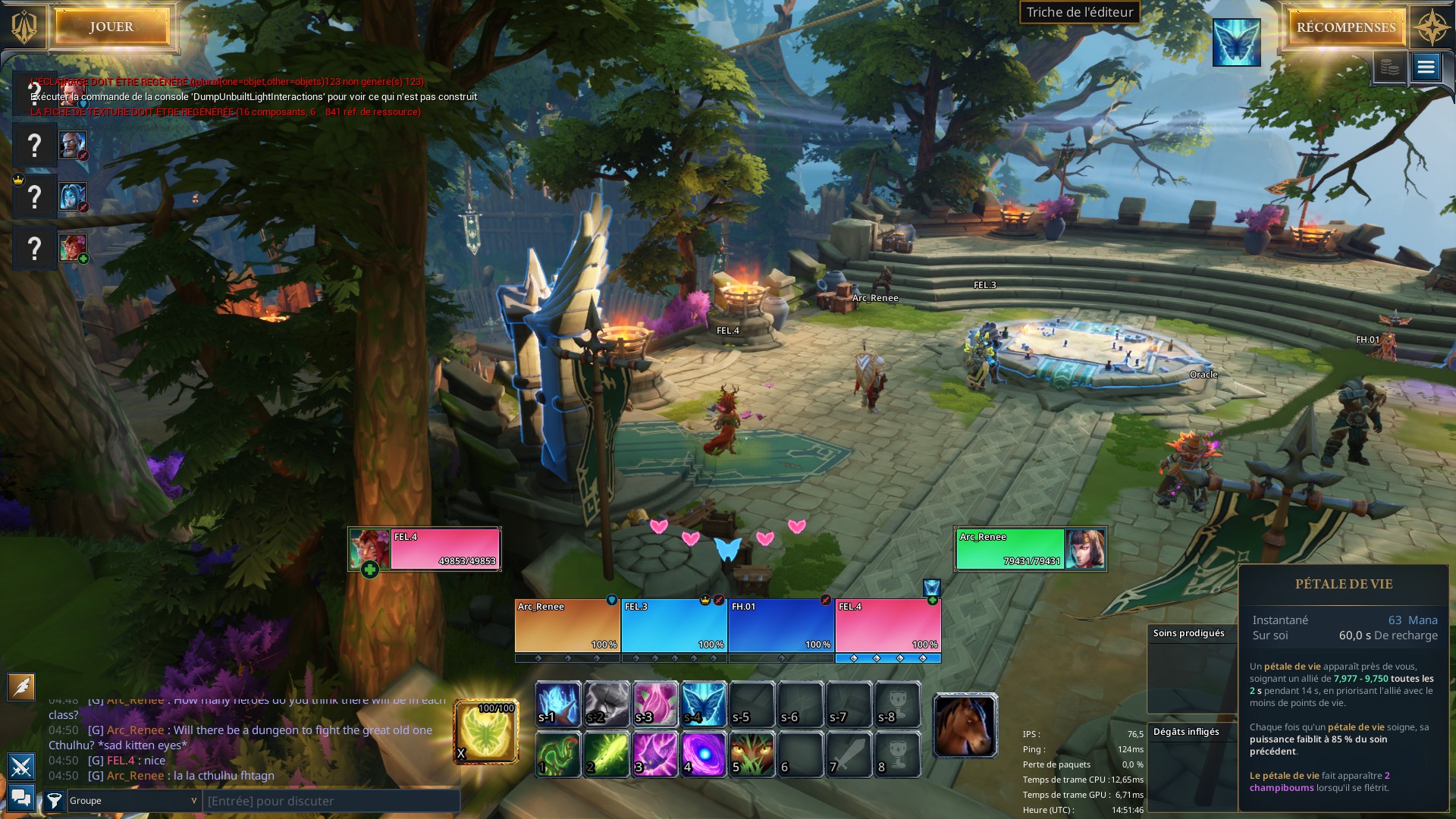The height and width of the screenshot is (819, 1456).
Task: Trigger the ice crystal s-1 ability
Action: point(558,704)
